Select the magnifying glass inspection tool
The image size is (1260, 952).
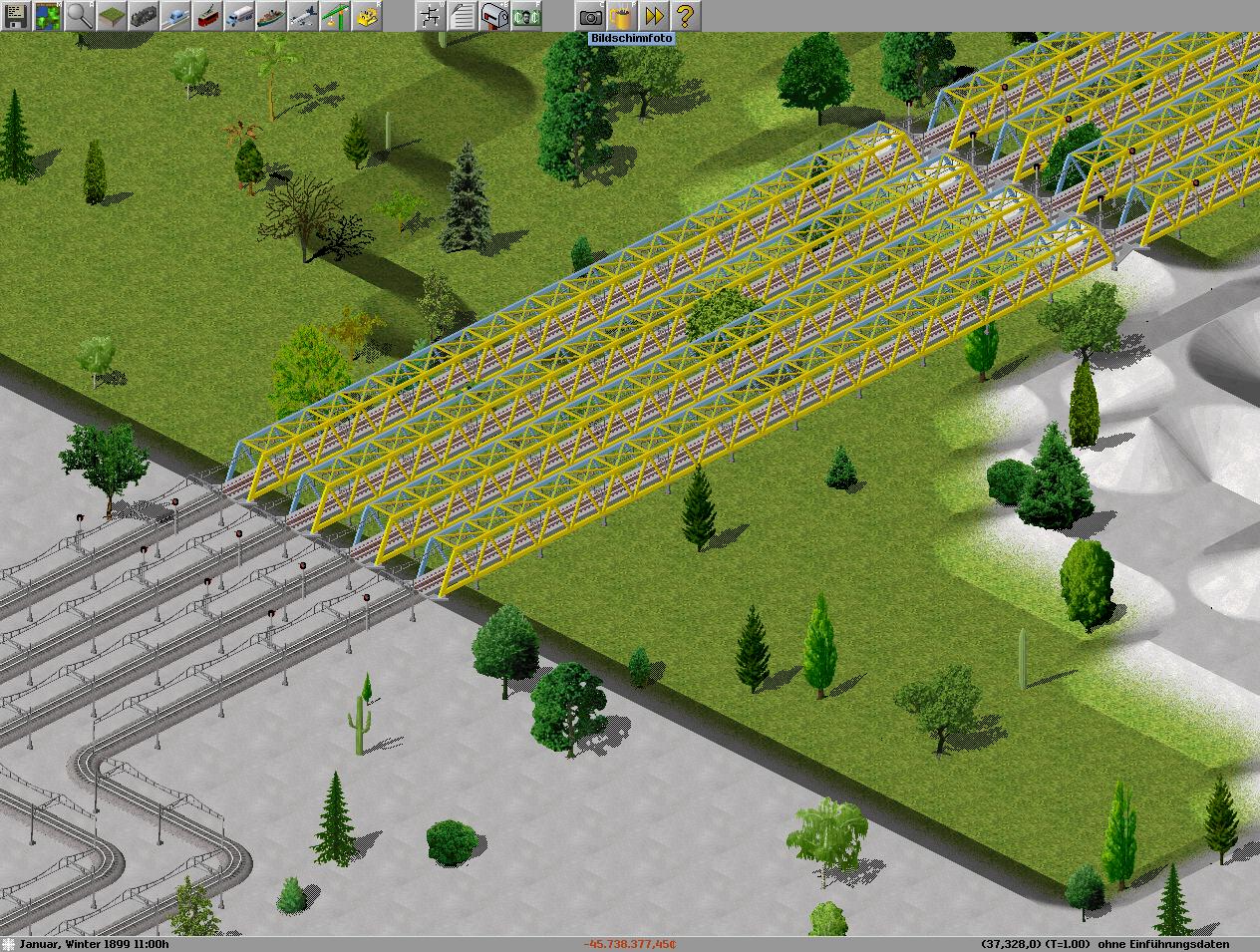click(80, 16)
